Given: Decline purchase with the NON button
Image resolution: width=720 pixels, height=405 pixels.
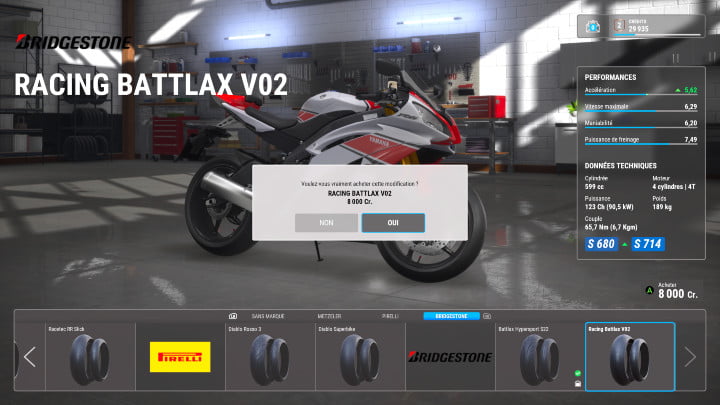Looking at the screenshot, I should coord(326,223).
